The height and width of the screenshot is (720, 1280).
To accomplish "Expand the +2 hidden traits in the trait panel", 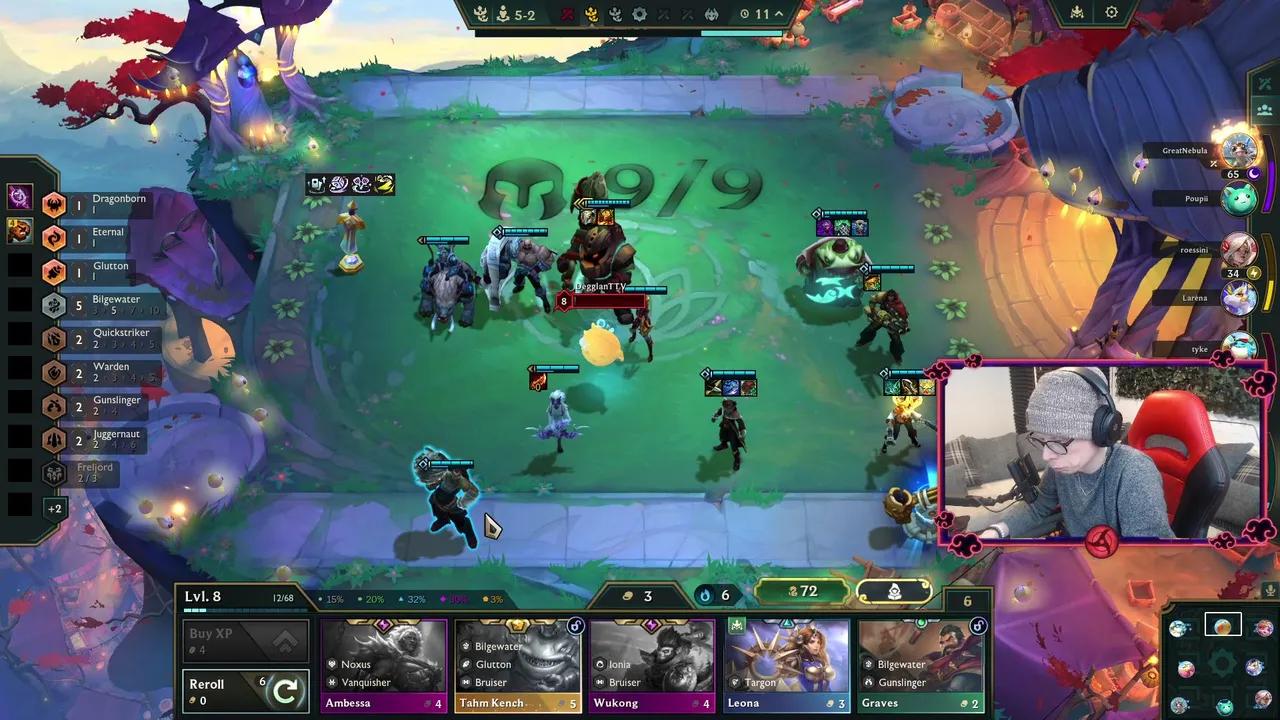I will pyautogui.click(x=54, y=507).
